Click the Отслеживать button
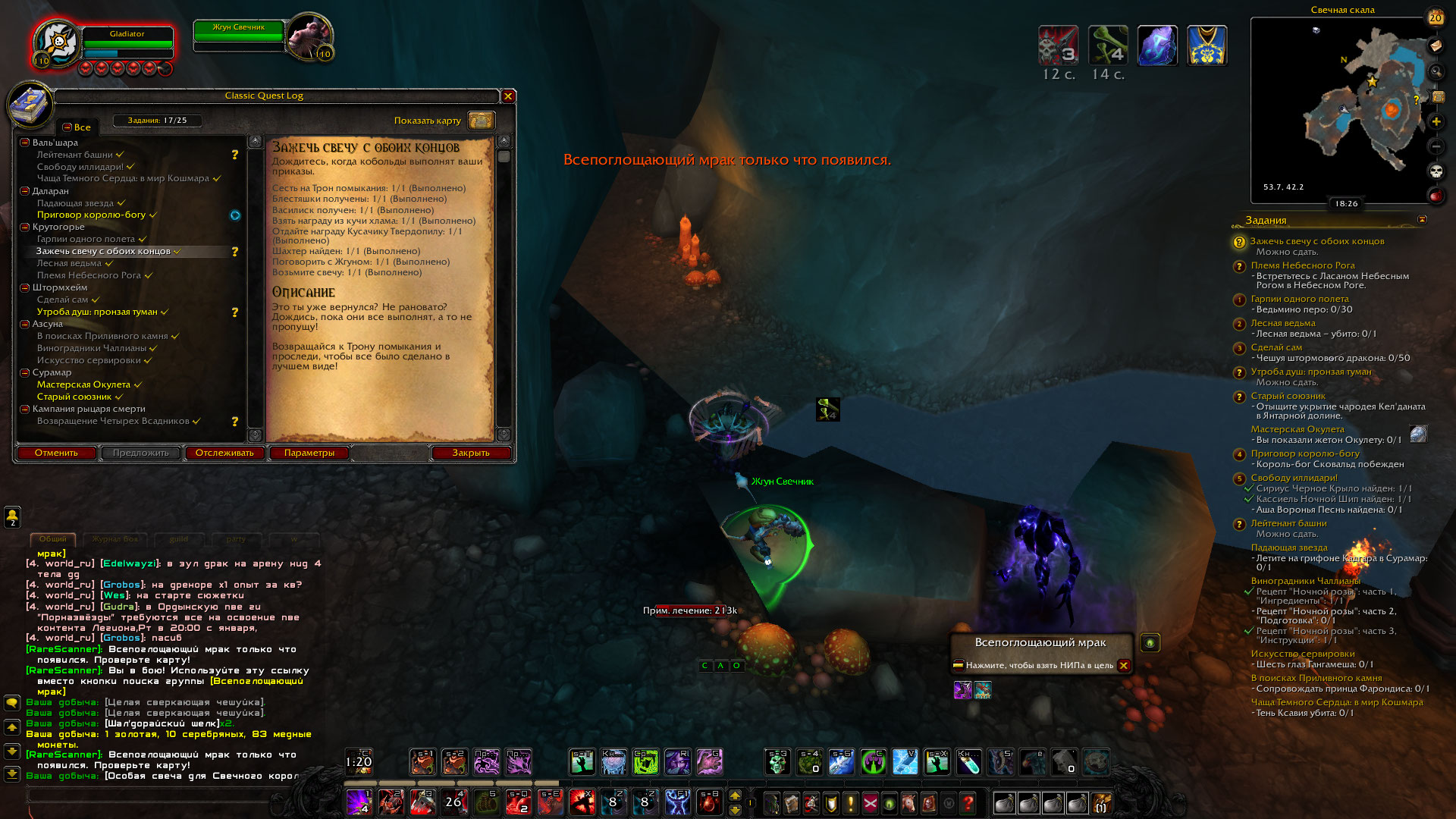The width and height of the screenshot is (1456, 819). (x=224, y=453)
